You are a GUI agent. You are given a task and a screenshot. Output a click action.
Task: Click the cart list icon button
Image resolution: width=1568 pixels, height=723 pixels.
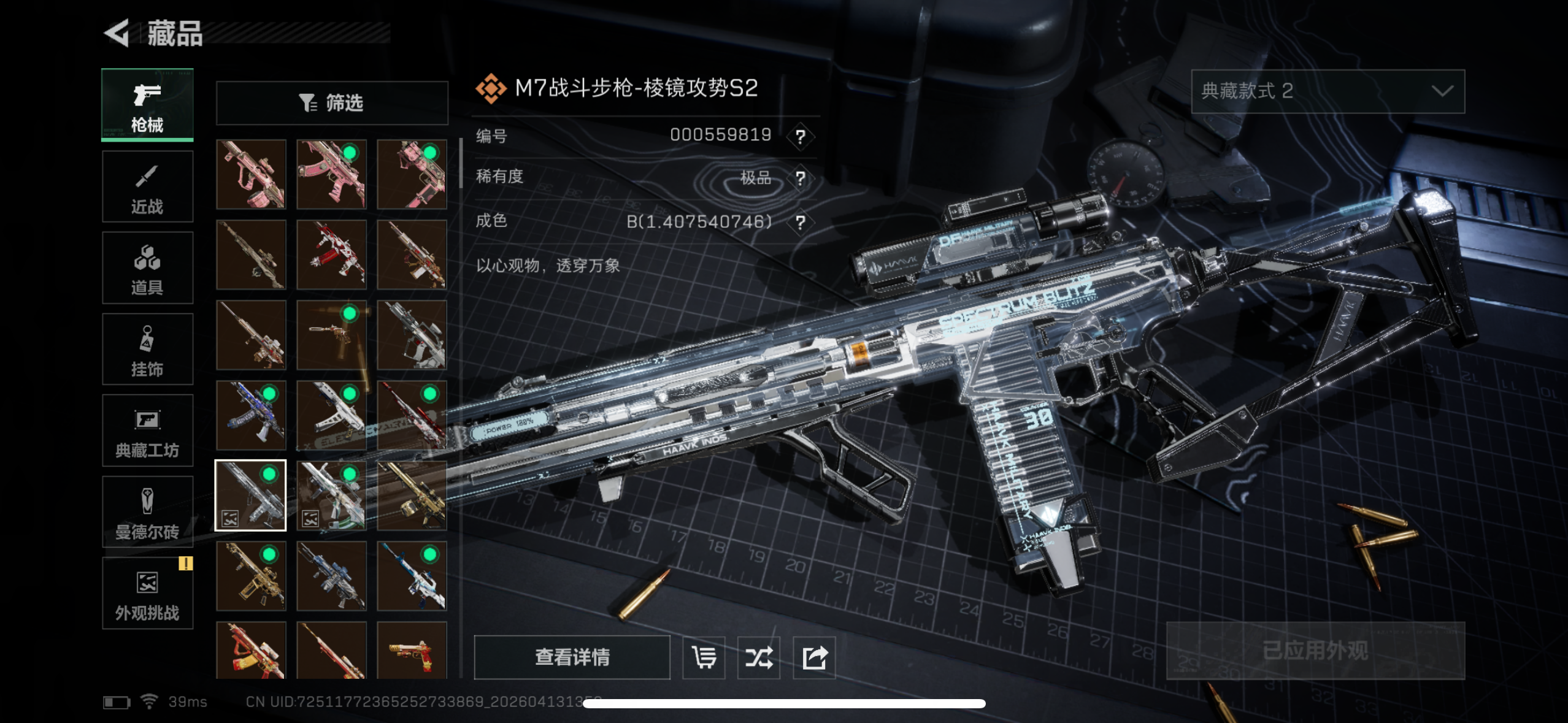click(x=704, y=657)
